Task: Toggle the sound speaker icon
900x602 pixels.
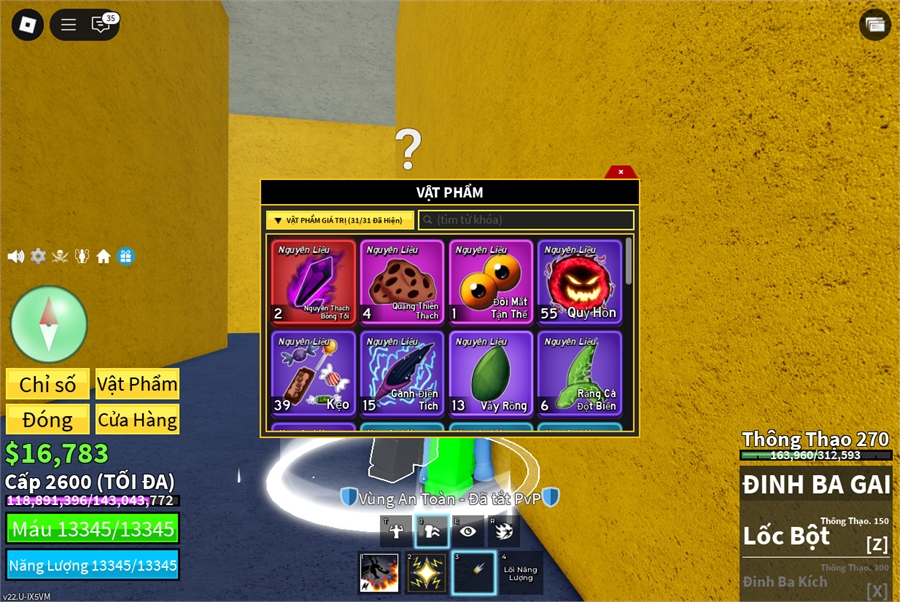Action: tap(16, 256)
